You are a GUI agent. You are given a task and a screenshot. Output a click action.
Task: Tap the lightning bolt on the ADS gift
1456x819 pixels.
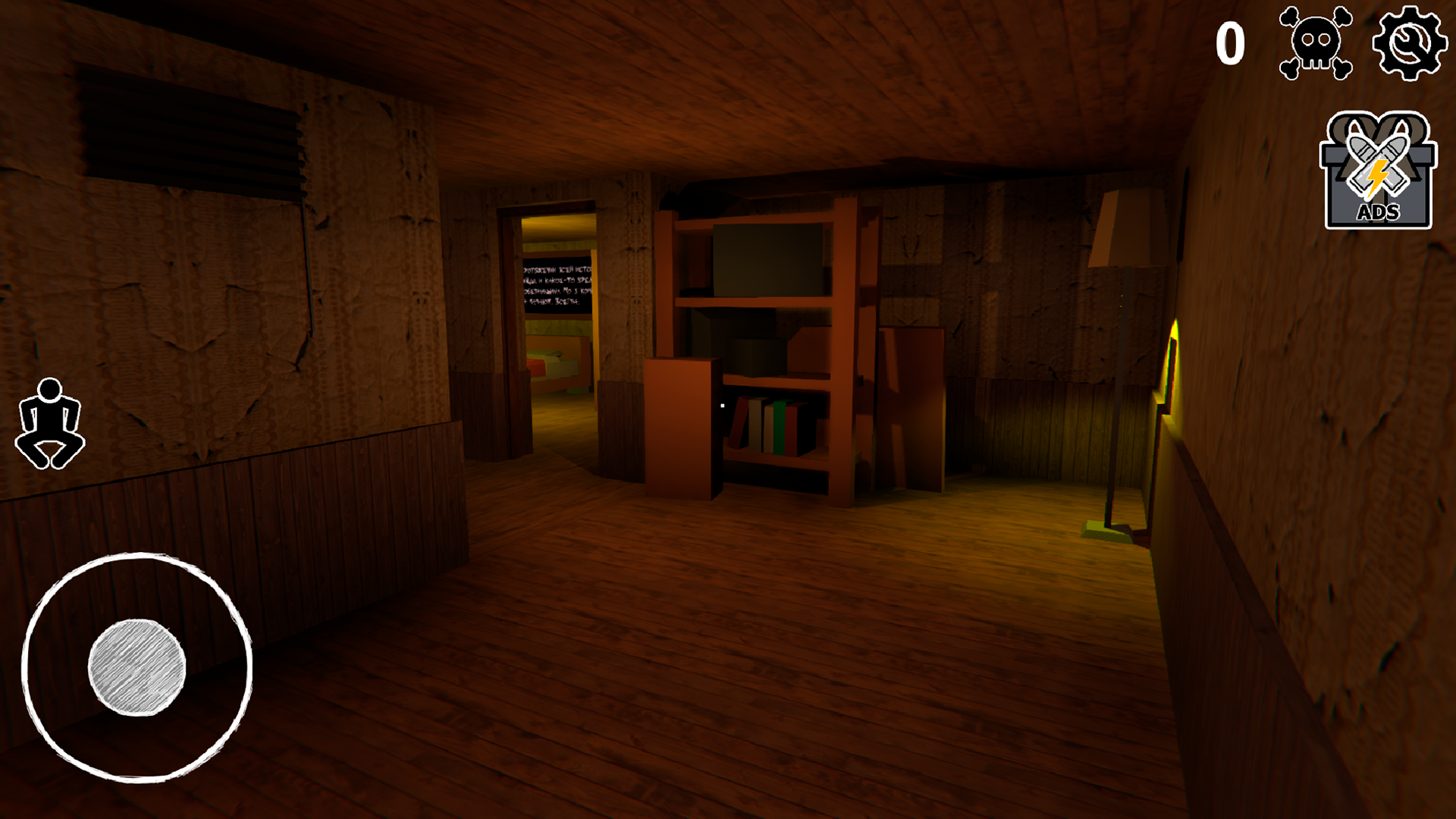click(x=1379, y=178)
